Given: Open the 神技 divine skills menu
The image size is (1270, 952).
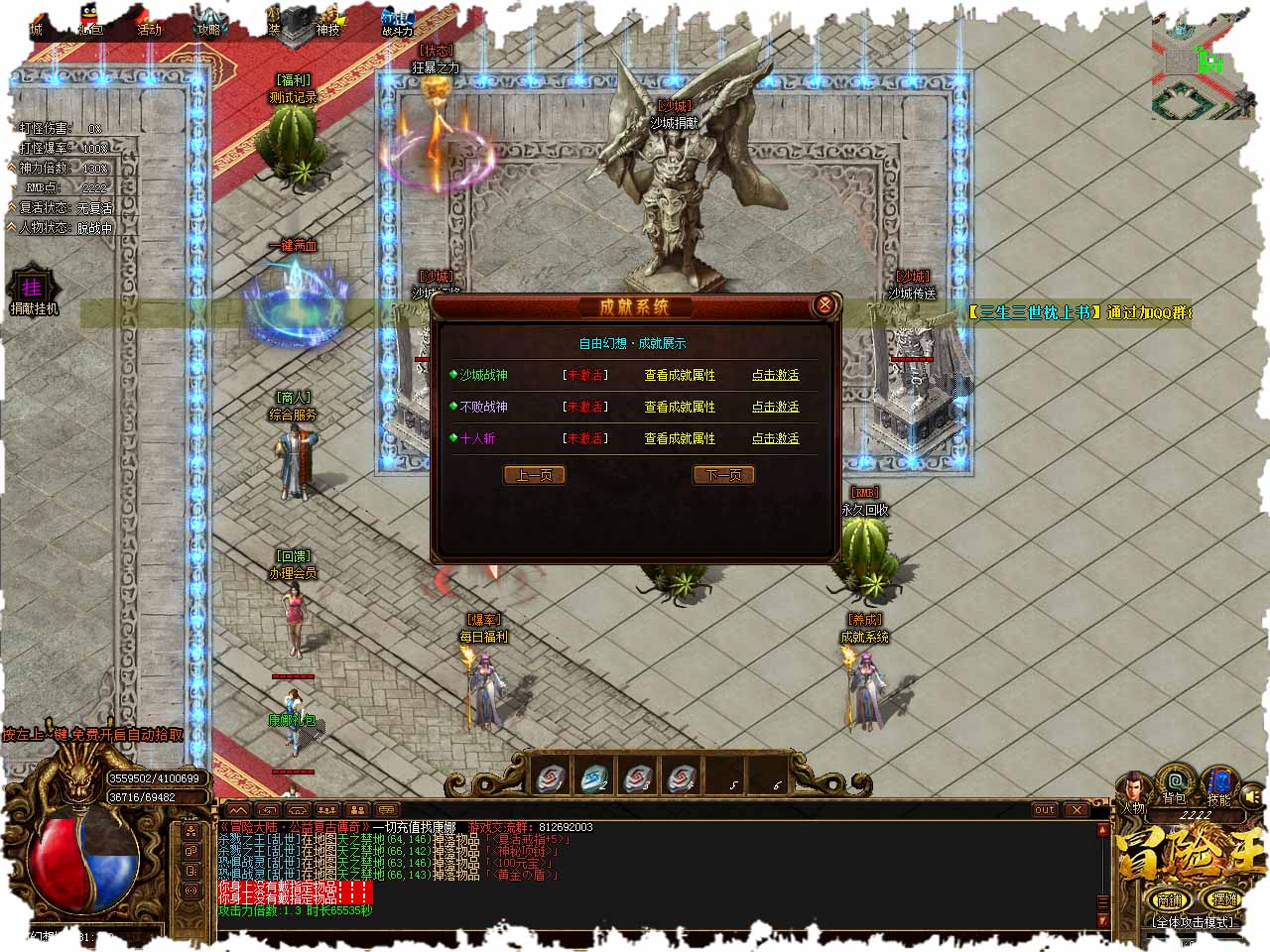Looking at the screenshot, I should [x=327, y=24].
